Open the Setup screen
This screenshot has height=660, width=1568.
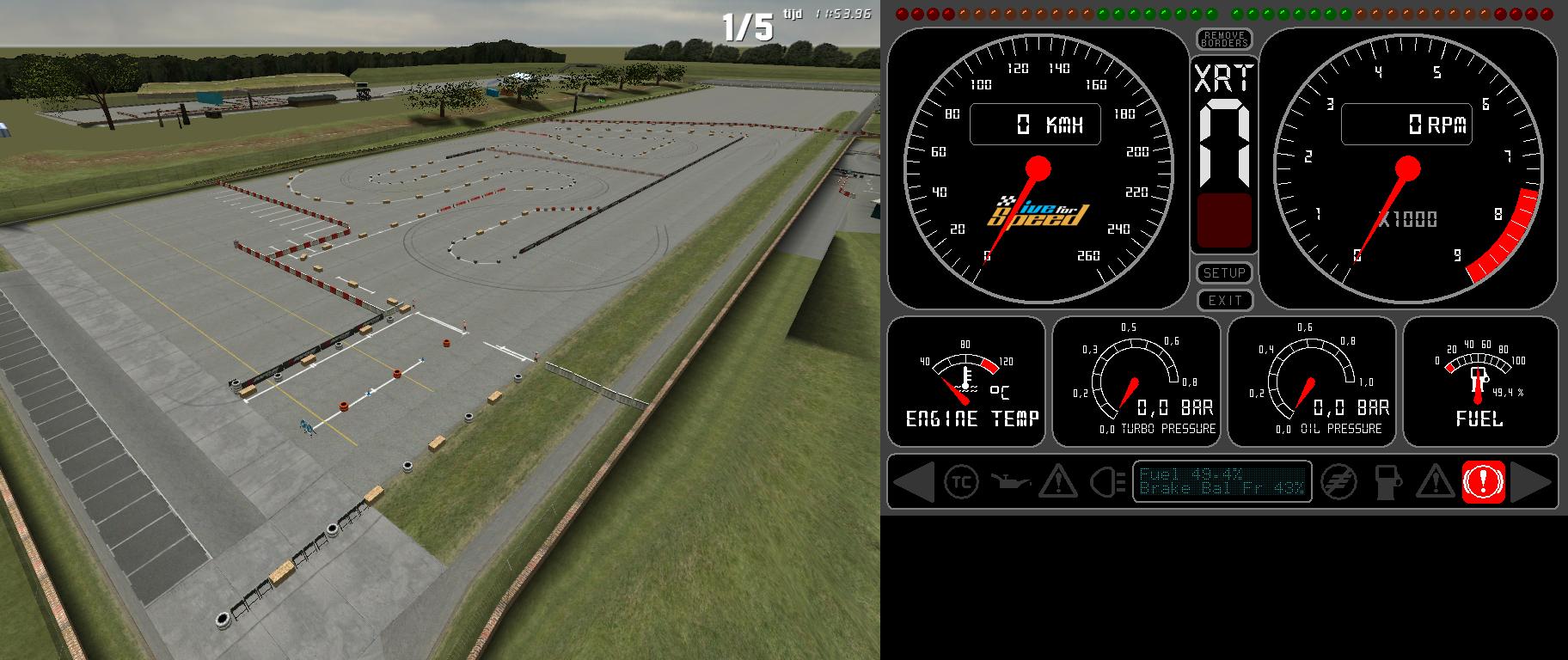[1224, 273]
